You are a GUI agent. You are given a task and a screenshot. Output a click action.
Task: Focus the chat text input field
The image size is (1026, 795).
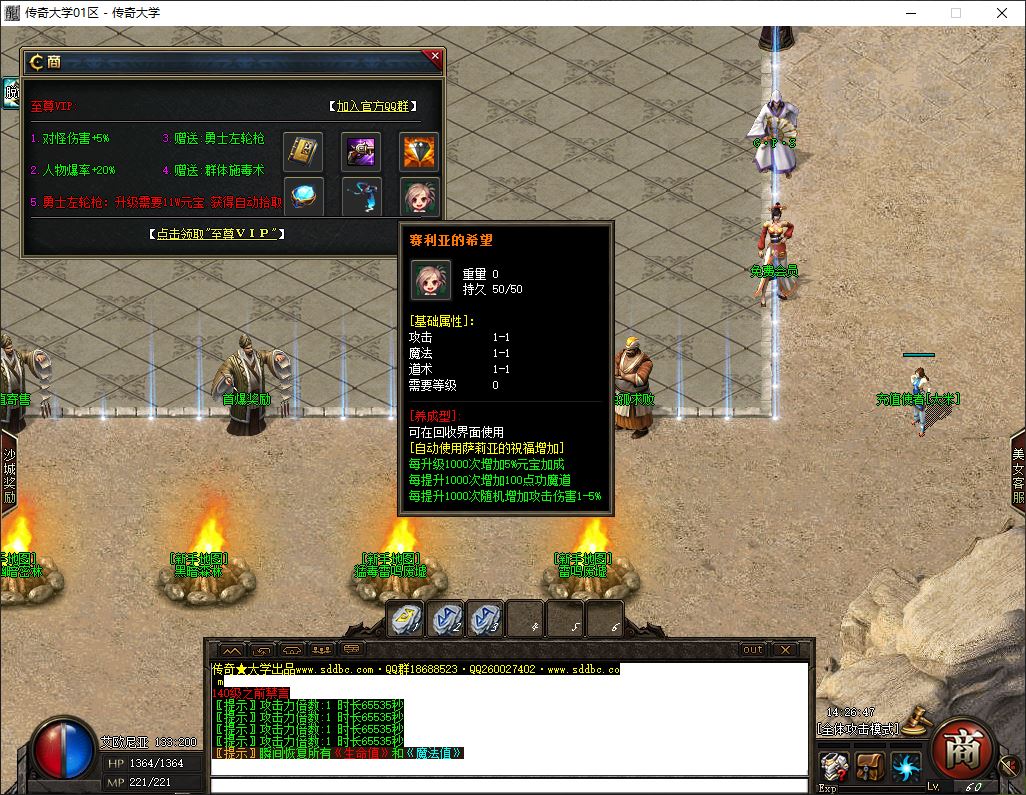click(x=508, y=785)
